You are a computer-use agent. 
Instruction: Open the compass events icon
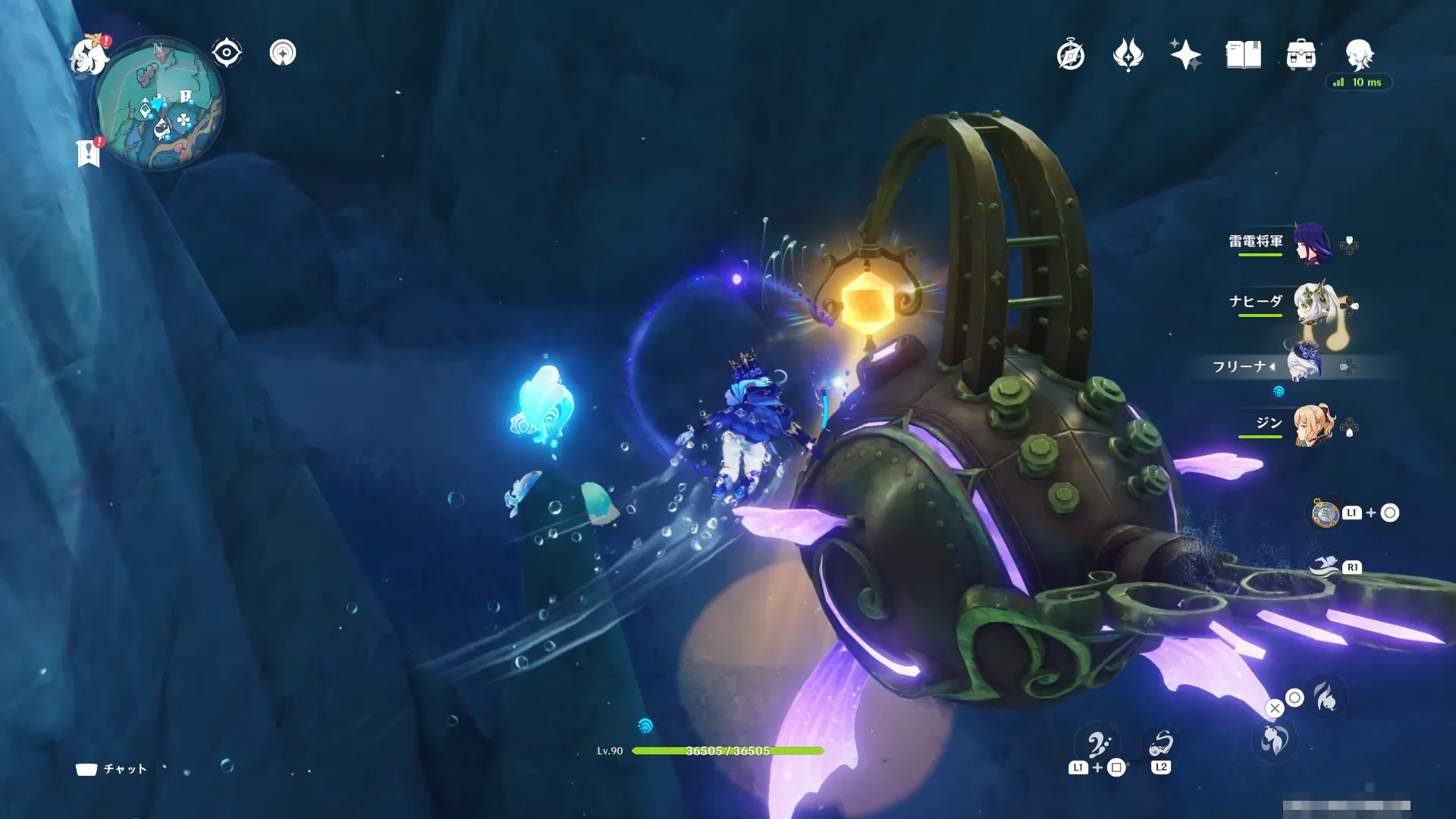pos(1070,55)
